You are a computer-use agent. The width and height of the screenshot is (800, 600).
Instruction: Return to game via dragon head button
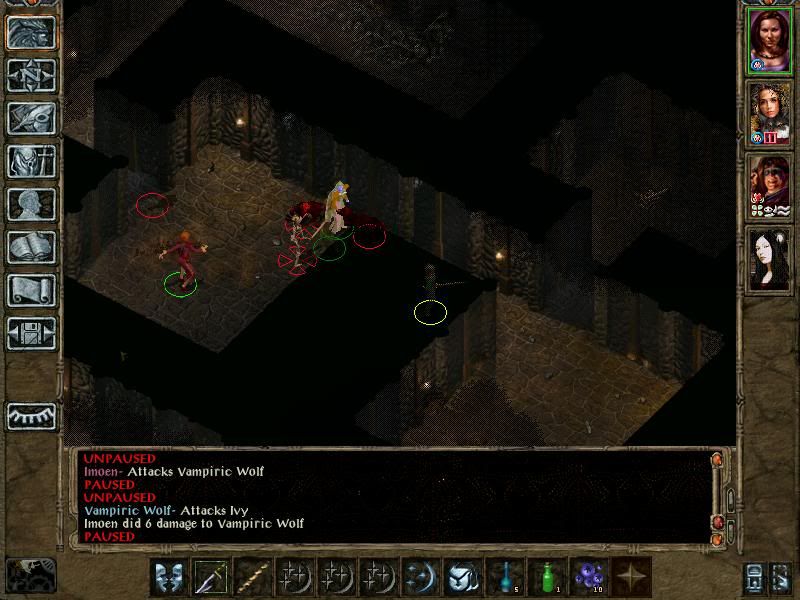(x=31, y=32)
